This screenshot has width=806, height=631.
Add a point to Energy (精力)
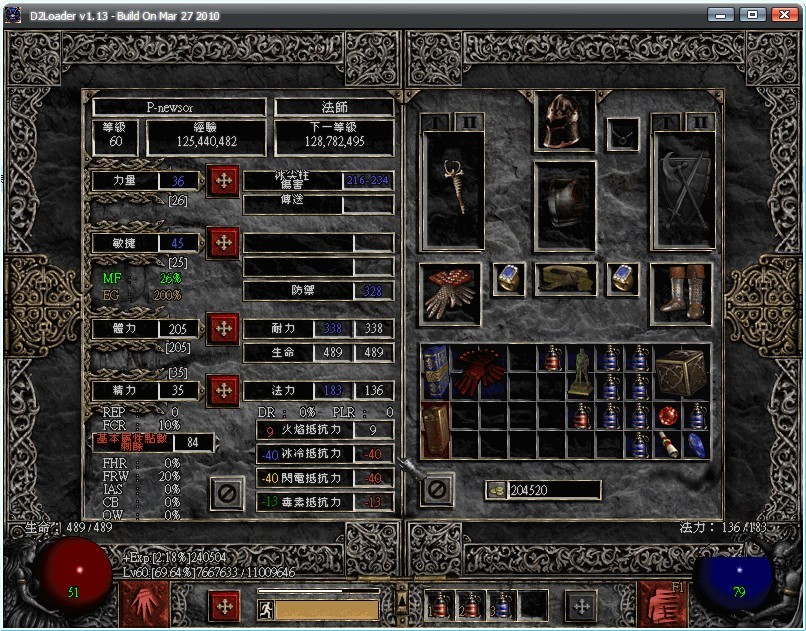point(222,389)
